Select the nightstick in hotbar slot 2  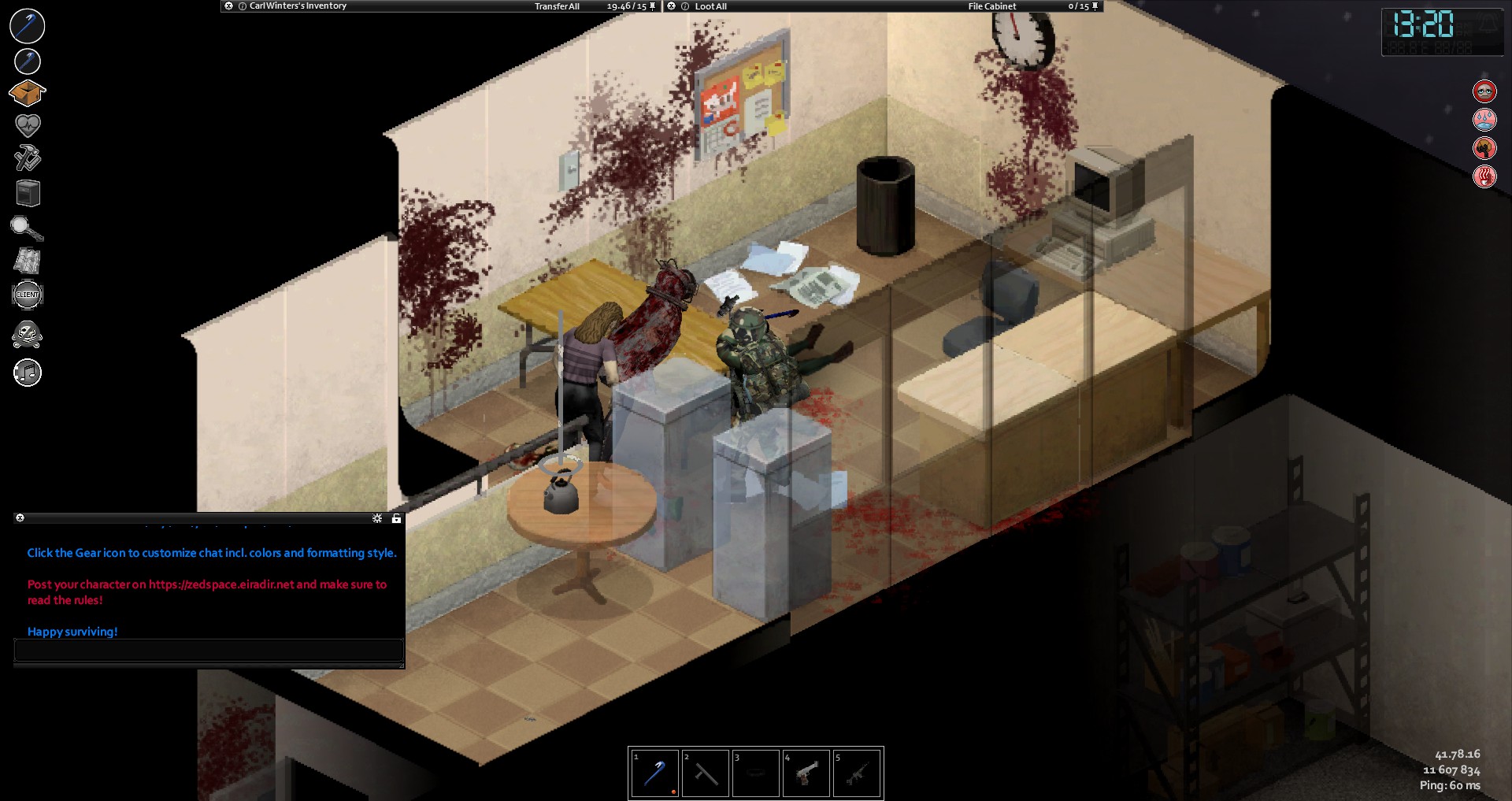pyautogui.click(x=705, y=773)
